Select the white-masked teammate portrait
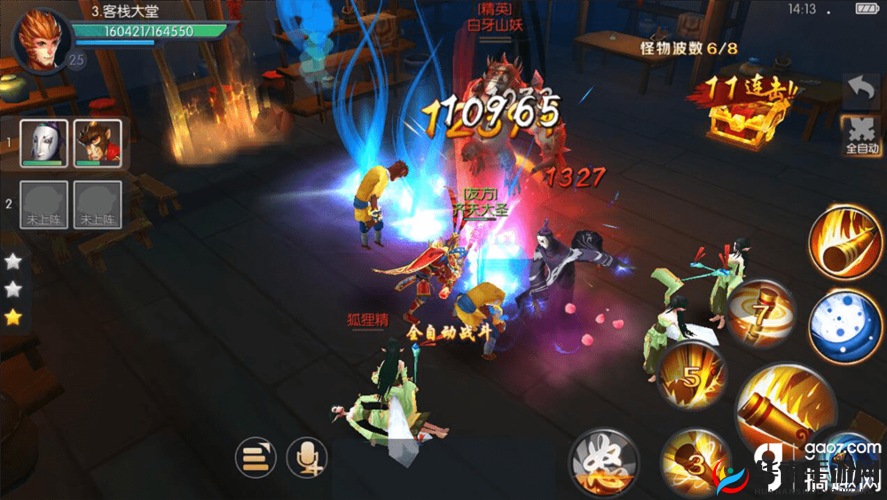 pos(44,143)
